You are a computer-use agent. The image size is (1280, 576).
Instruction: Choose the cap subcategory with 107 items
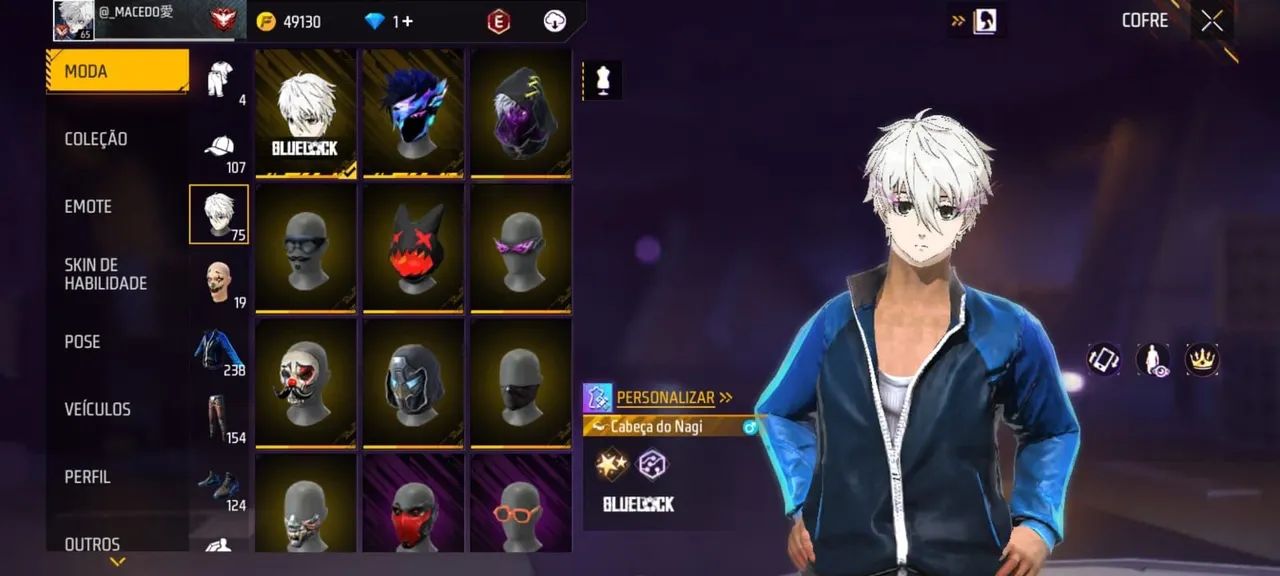coord(219,148)
